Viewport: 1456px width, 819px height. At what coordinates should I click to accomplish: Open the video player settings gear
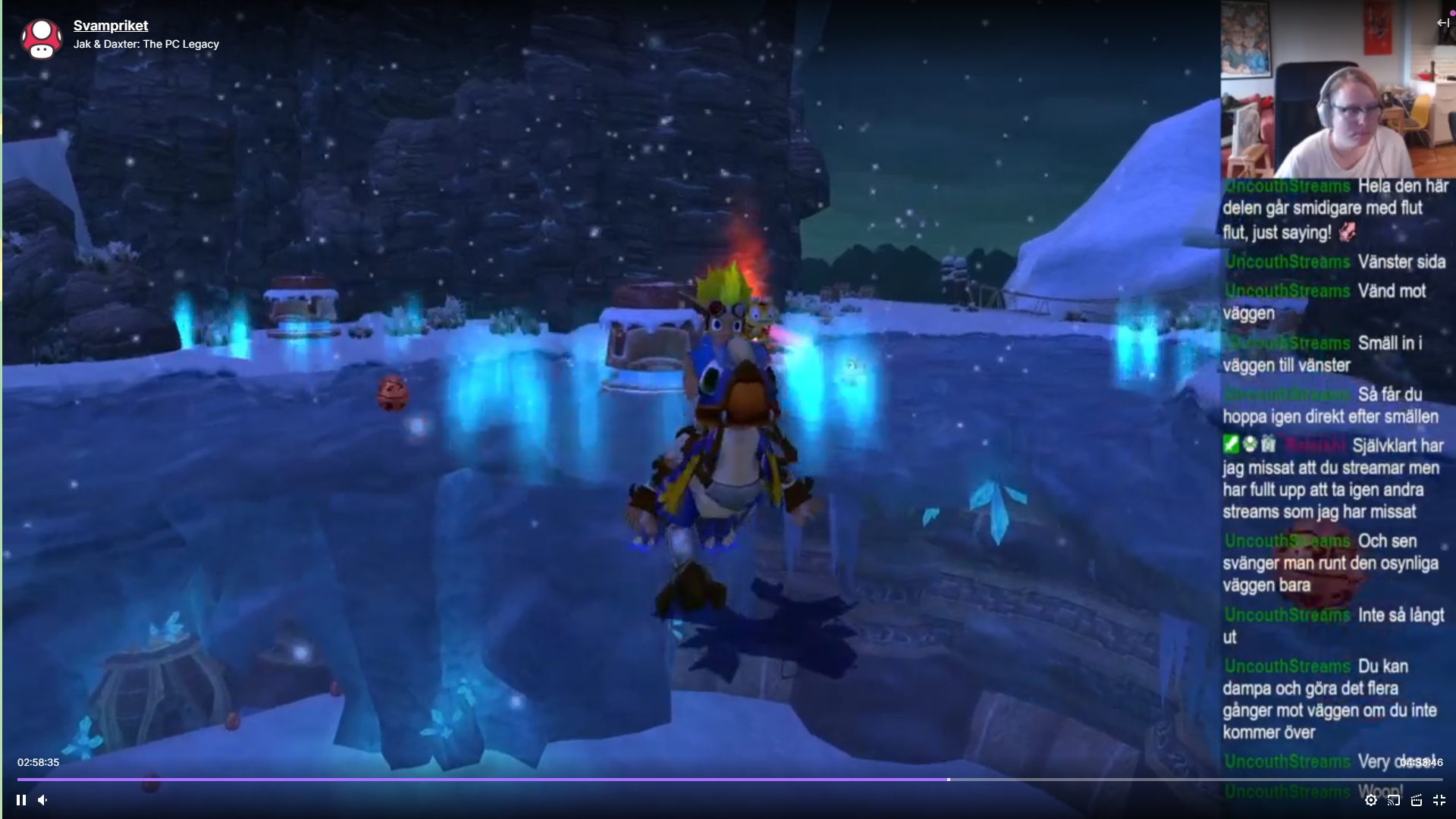point(1371,800)
